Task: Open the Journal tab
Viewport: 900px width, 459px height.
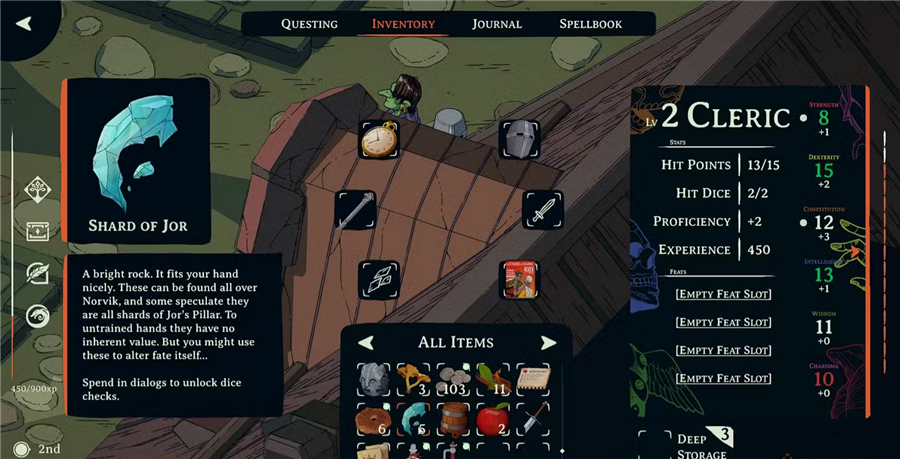Action: click(497, 24)
